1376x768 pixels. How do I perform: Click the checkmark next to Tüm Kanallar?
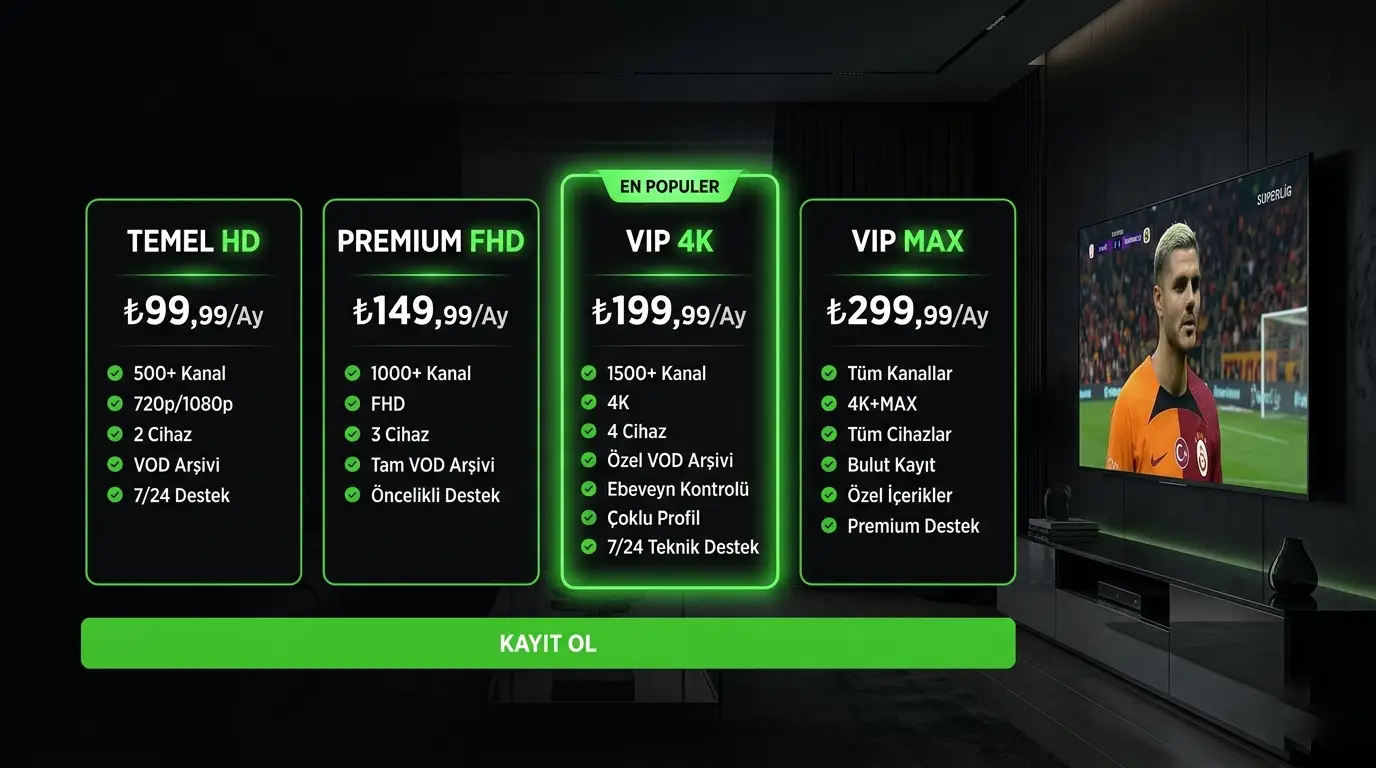point(826,373)
